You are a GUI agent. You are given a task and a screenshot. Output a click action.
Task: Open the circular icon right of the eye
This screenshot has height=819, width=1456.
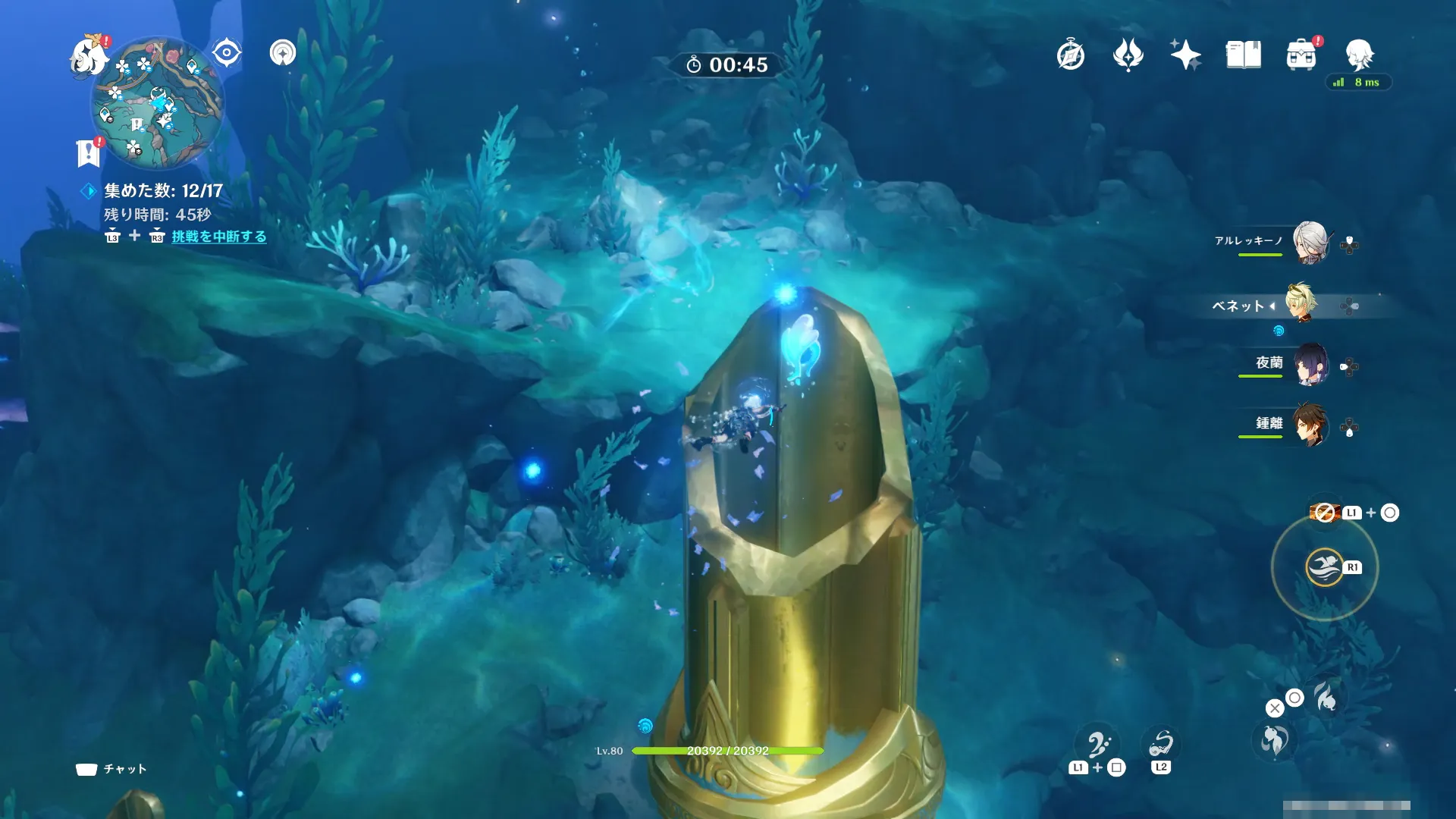pyautogui.click(x=283, y=53)
